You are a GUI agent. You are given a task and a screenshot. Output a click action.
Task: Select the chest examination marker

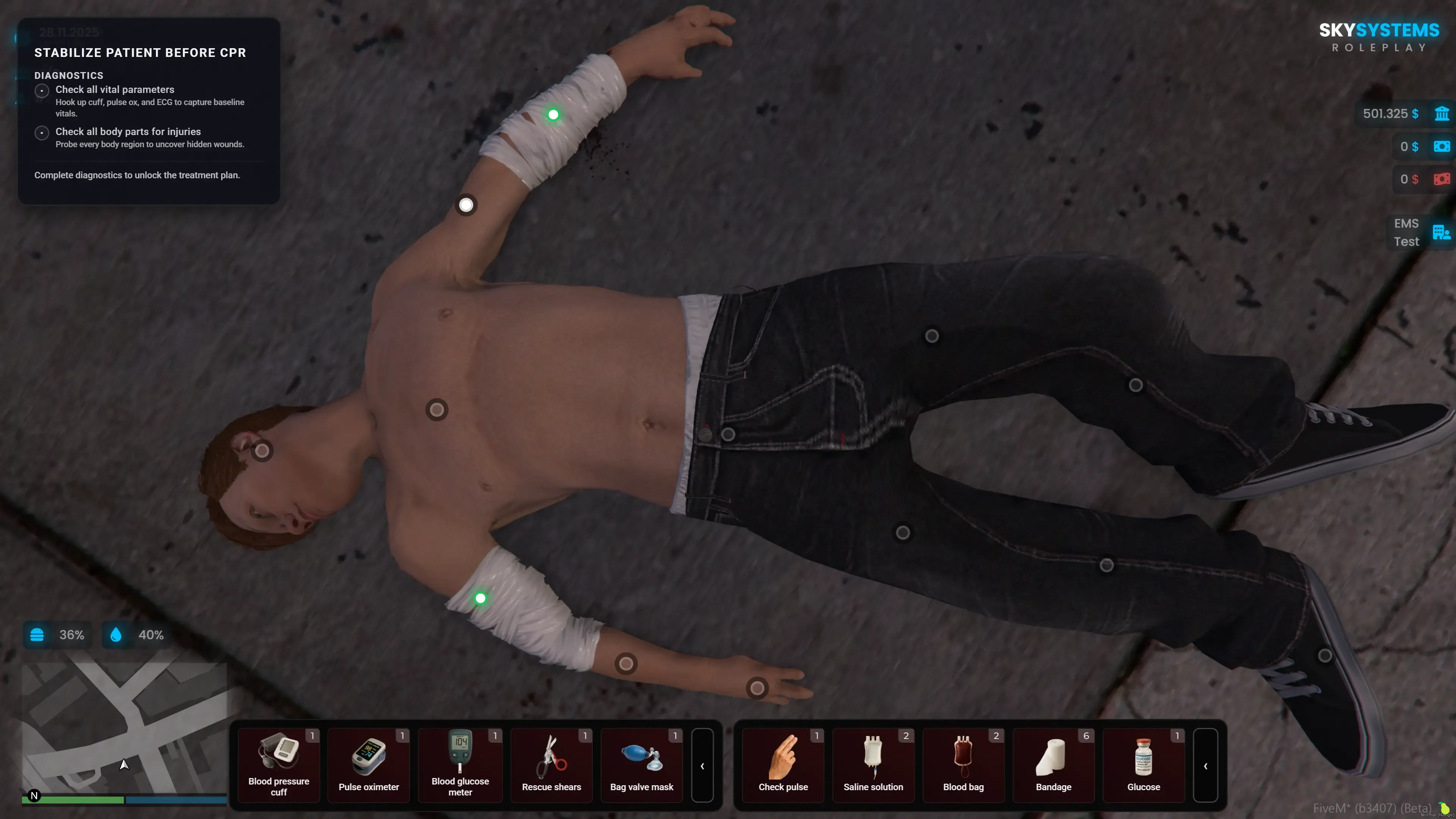coord(437,410)
